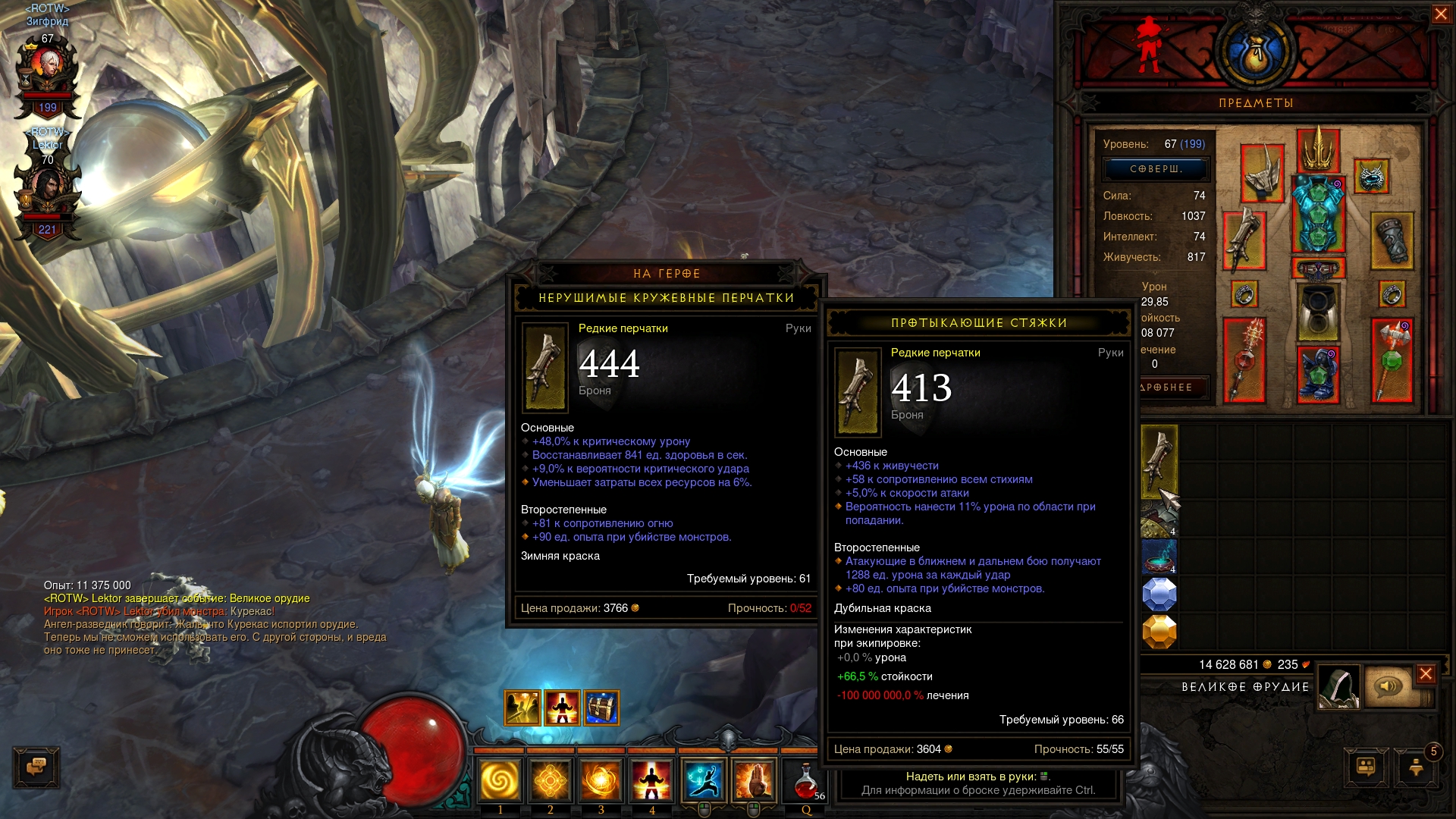Use the raised palm skill
Viewport: 1456px width, 819px height.
755,780
